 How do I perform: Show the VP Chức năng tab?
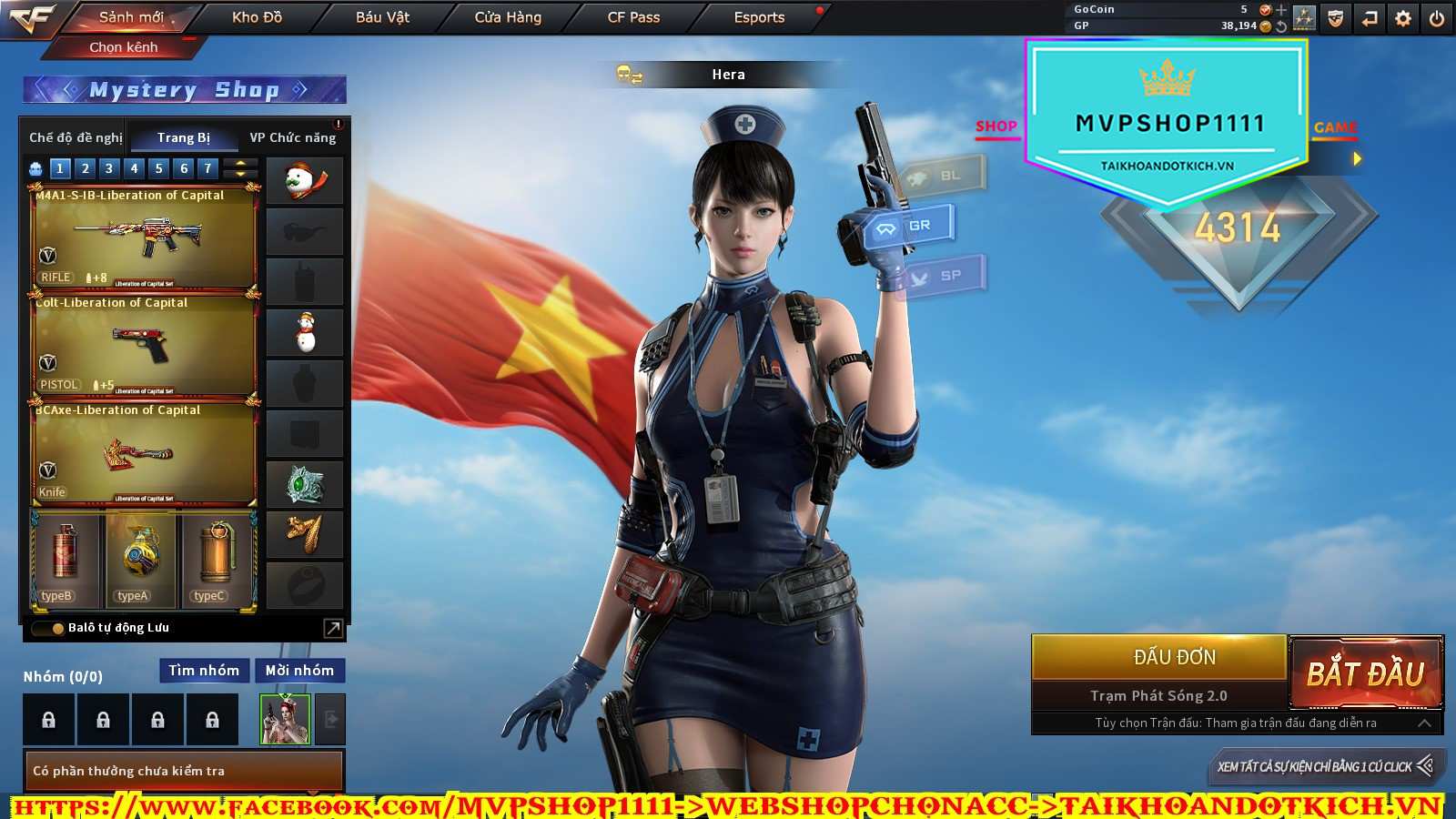[x=293, y=137]
